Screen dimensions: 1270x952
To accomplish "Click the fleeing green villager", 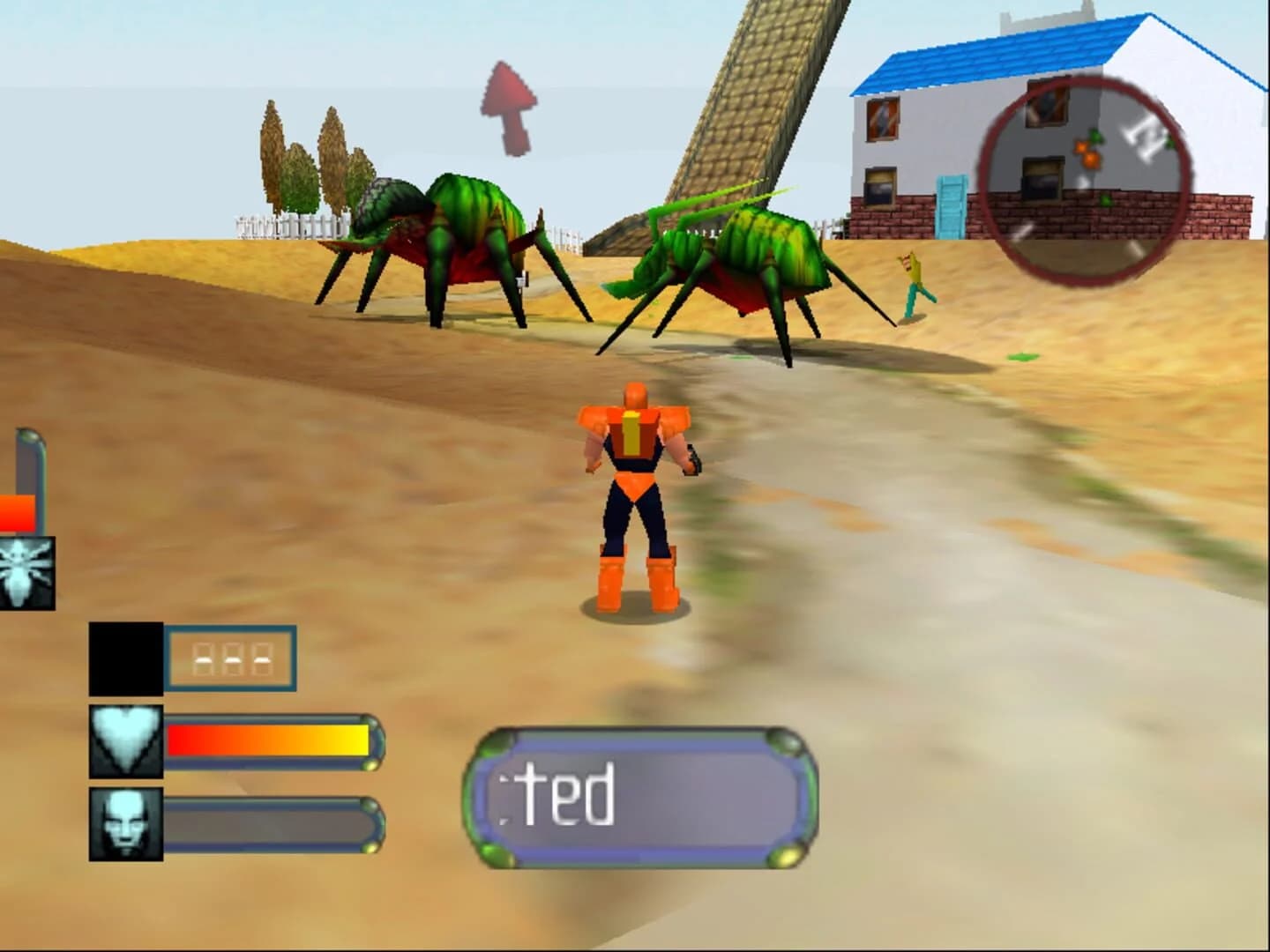I will [x=910, y=282].
